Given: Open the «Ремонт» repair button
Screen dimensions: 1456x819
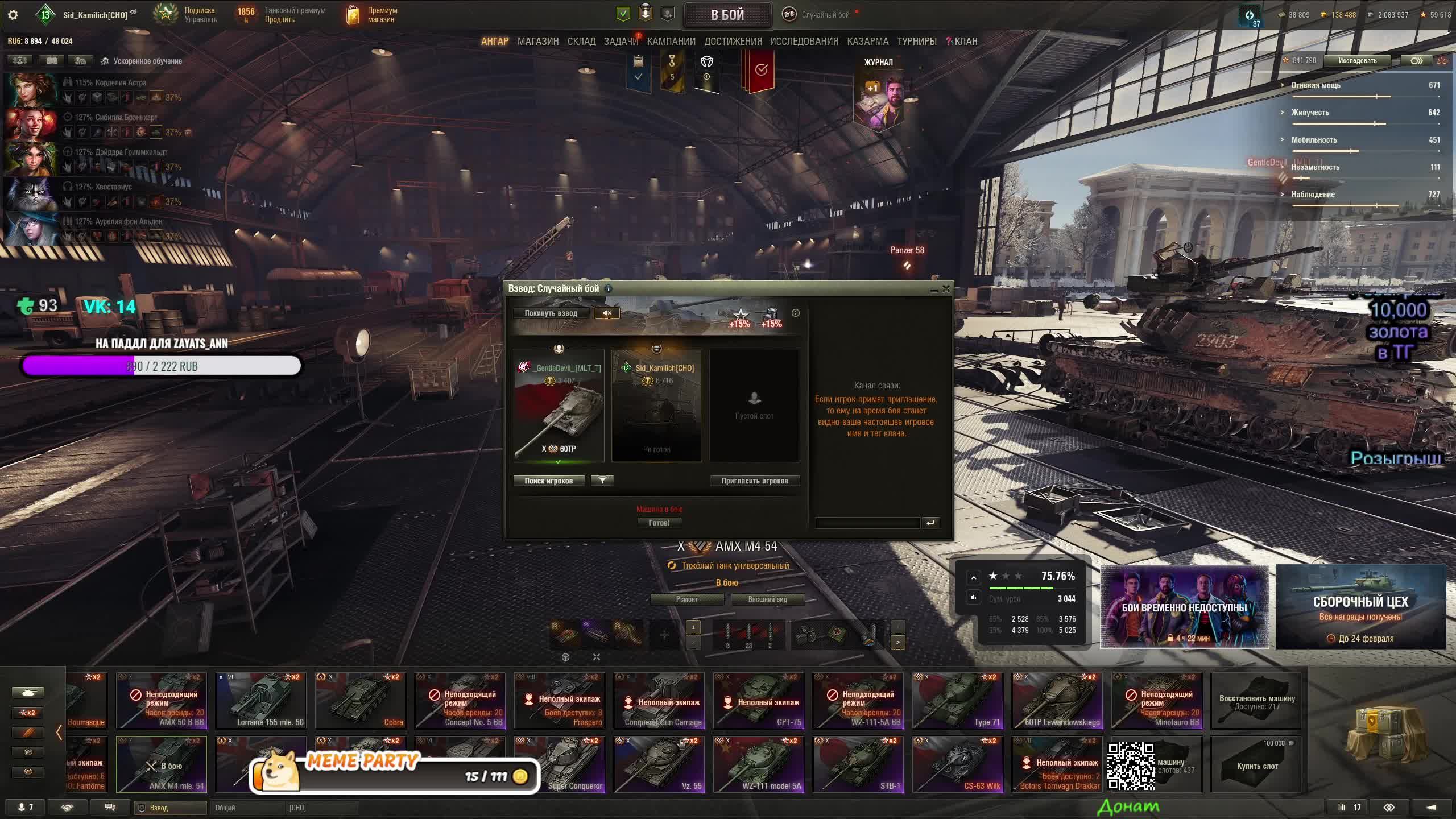Looking at the screenshot, I should coord(686,599).
